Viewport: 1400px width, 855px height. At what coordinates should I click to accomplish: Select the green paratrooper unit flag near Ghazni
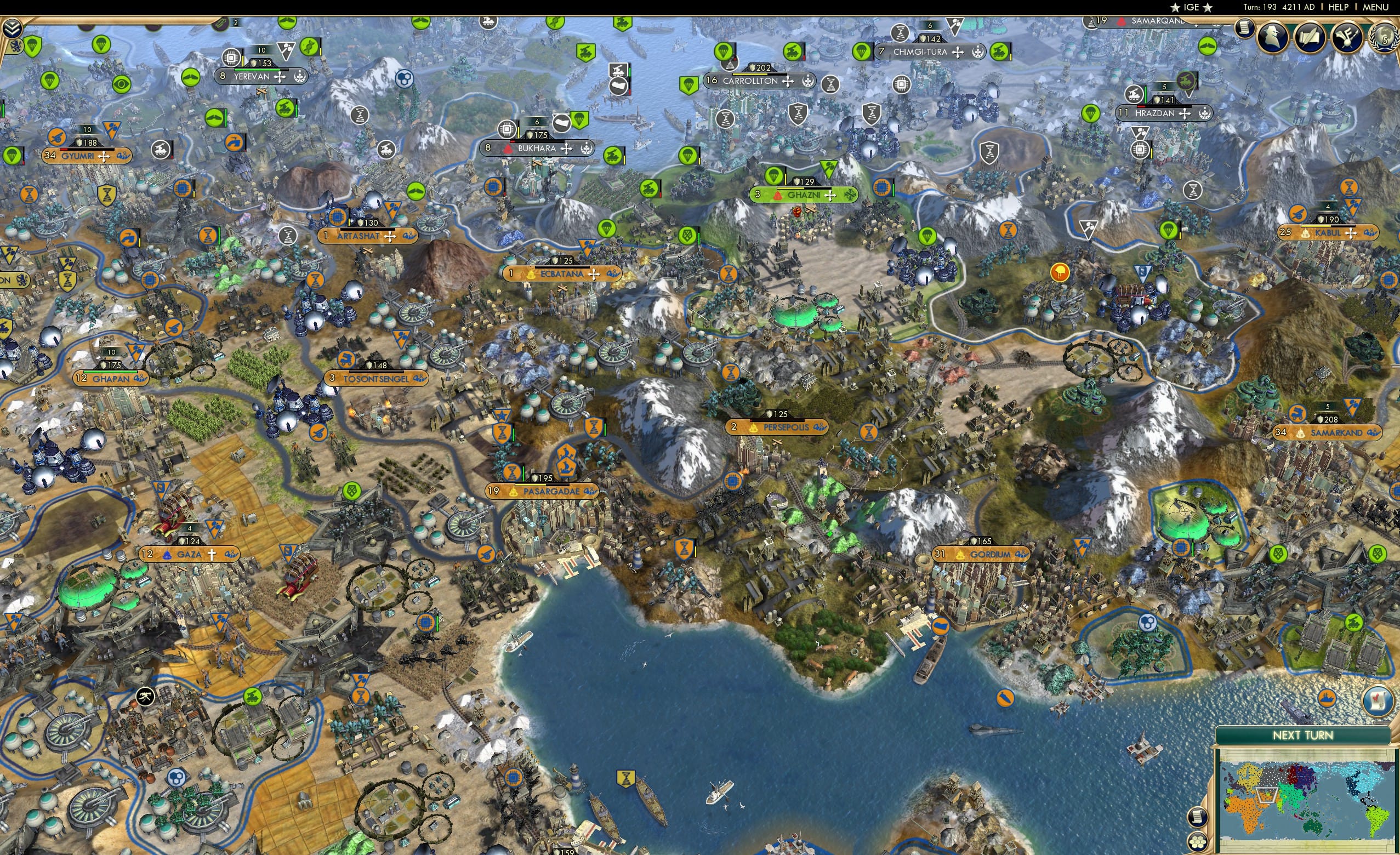coord(774,175)
